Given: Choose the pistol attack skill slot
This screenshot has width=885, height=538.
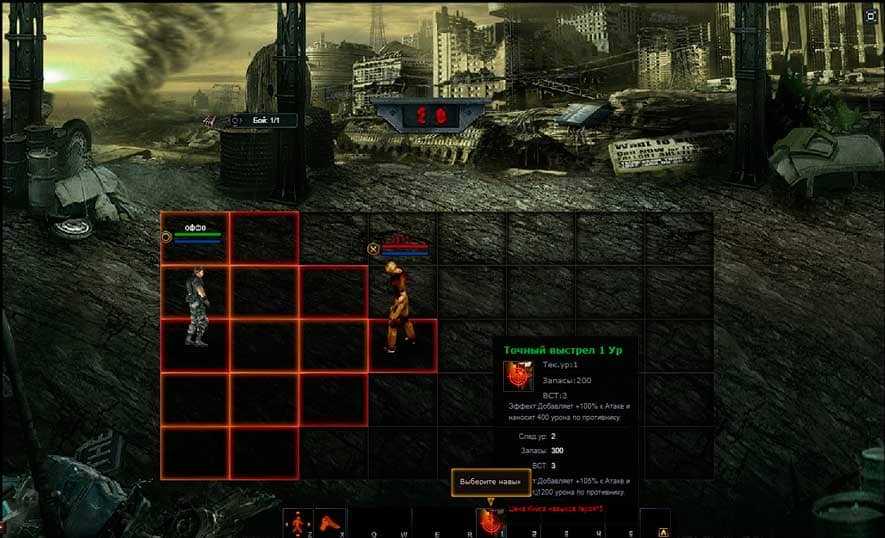Looking at the screenshot, I should tap(329, 523).
